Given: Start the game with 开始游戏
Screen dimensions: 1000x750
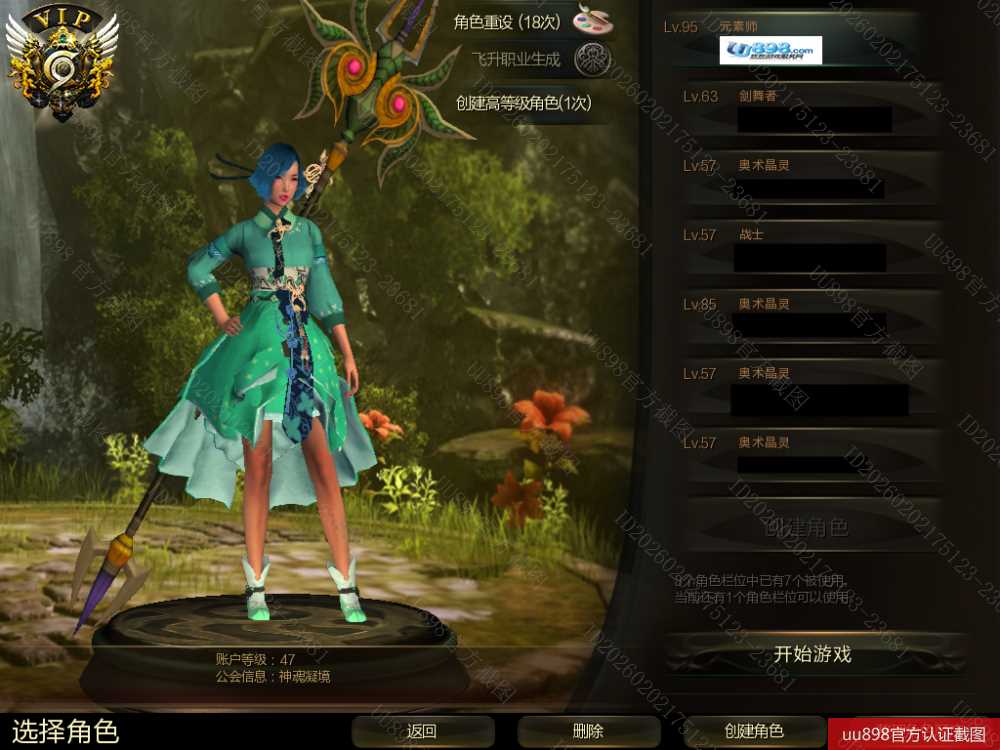Looking at the screenshot, I should pos(812,655).
